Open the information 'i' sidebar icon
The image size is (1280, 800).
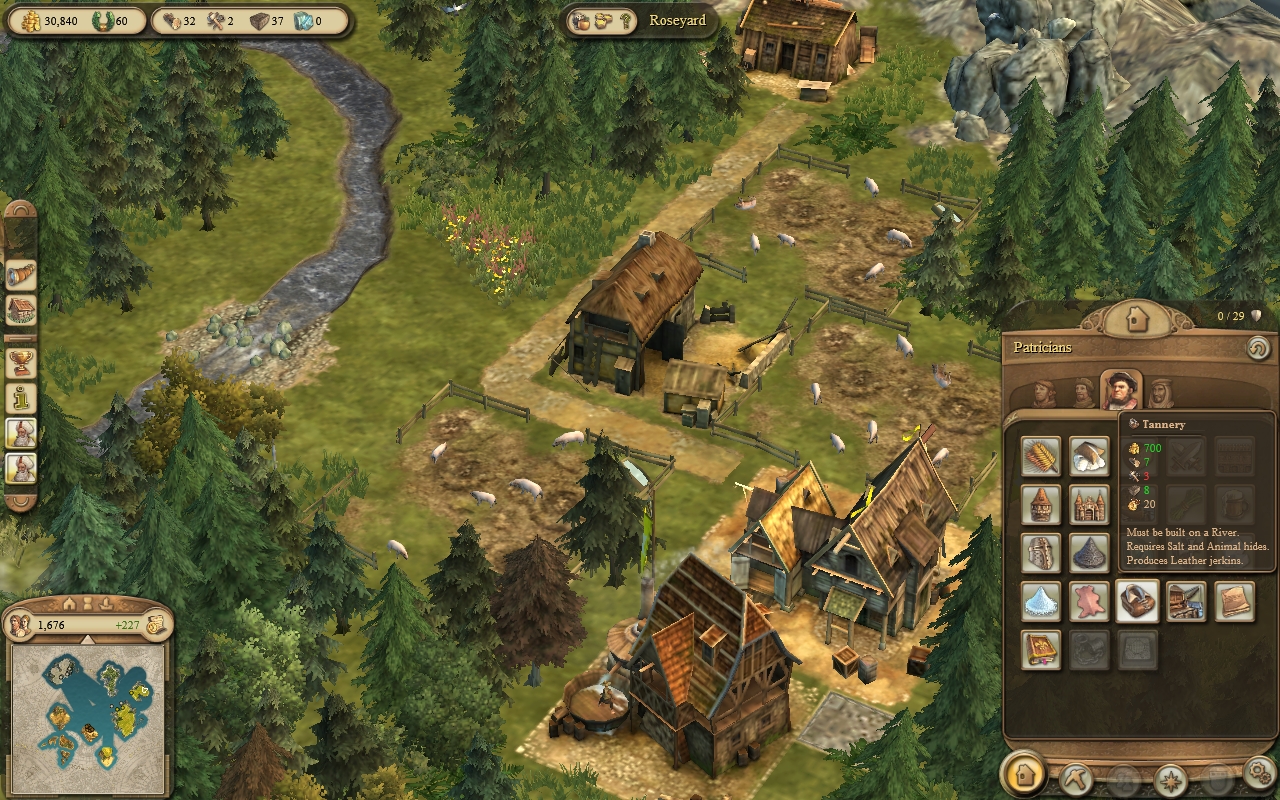(x=21, y=398)
